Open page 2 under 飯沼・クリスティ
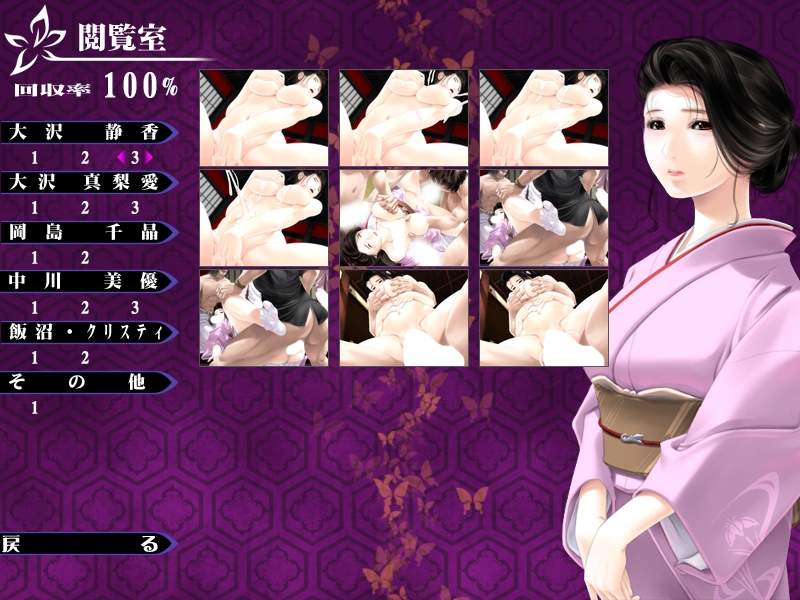Viewport: 800px width, 600px height. pyautogui.click(x=85, y=358)
